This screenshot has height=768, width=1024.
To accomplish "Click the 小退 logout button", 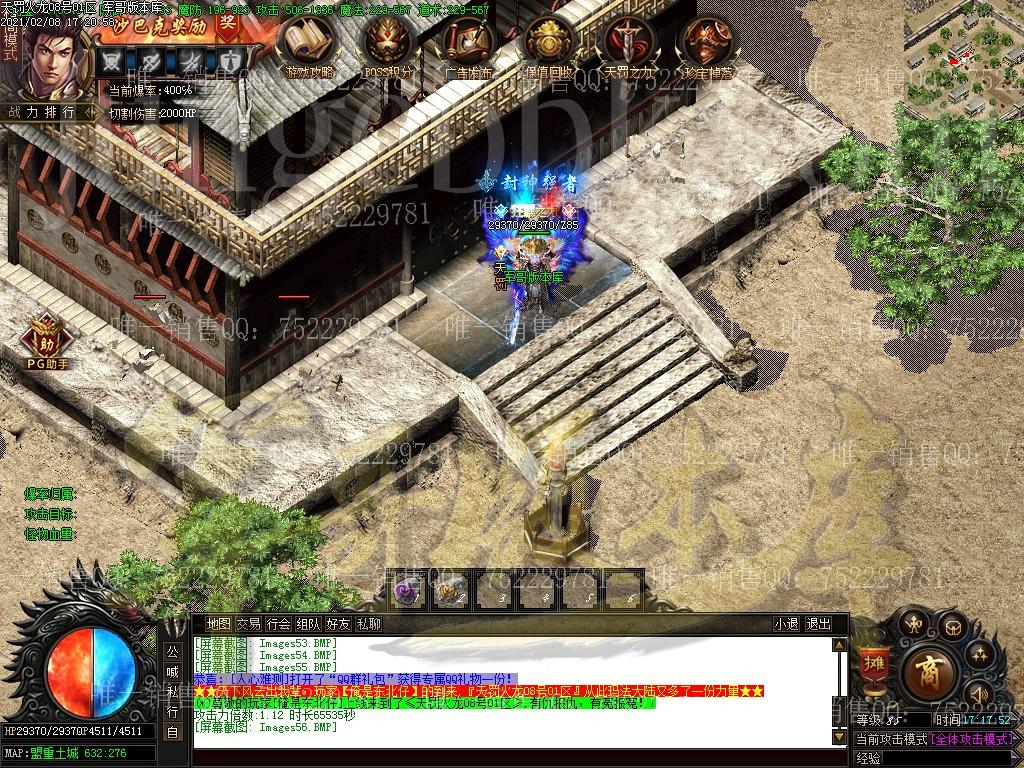I will tap(786, 624).
